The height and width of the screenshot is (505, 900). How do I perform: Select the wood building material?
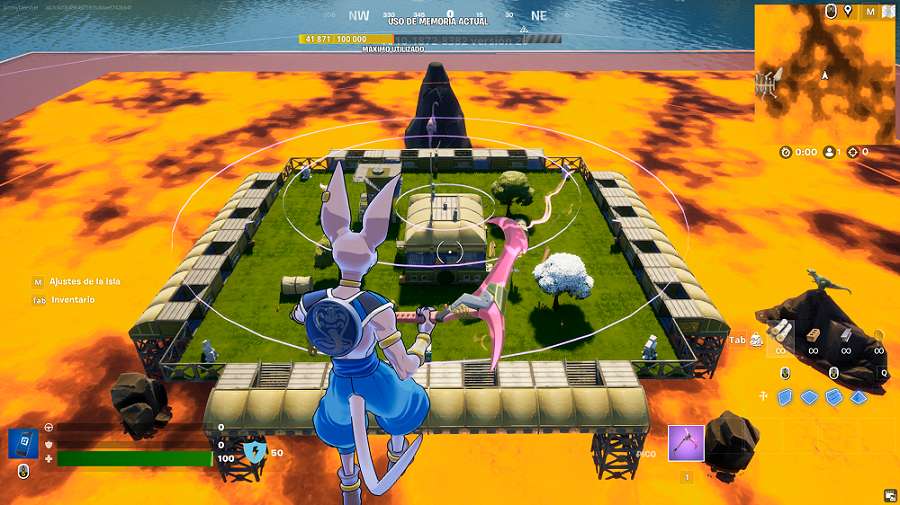tap(815, 337)
